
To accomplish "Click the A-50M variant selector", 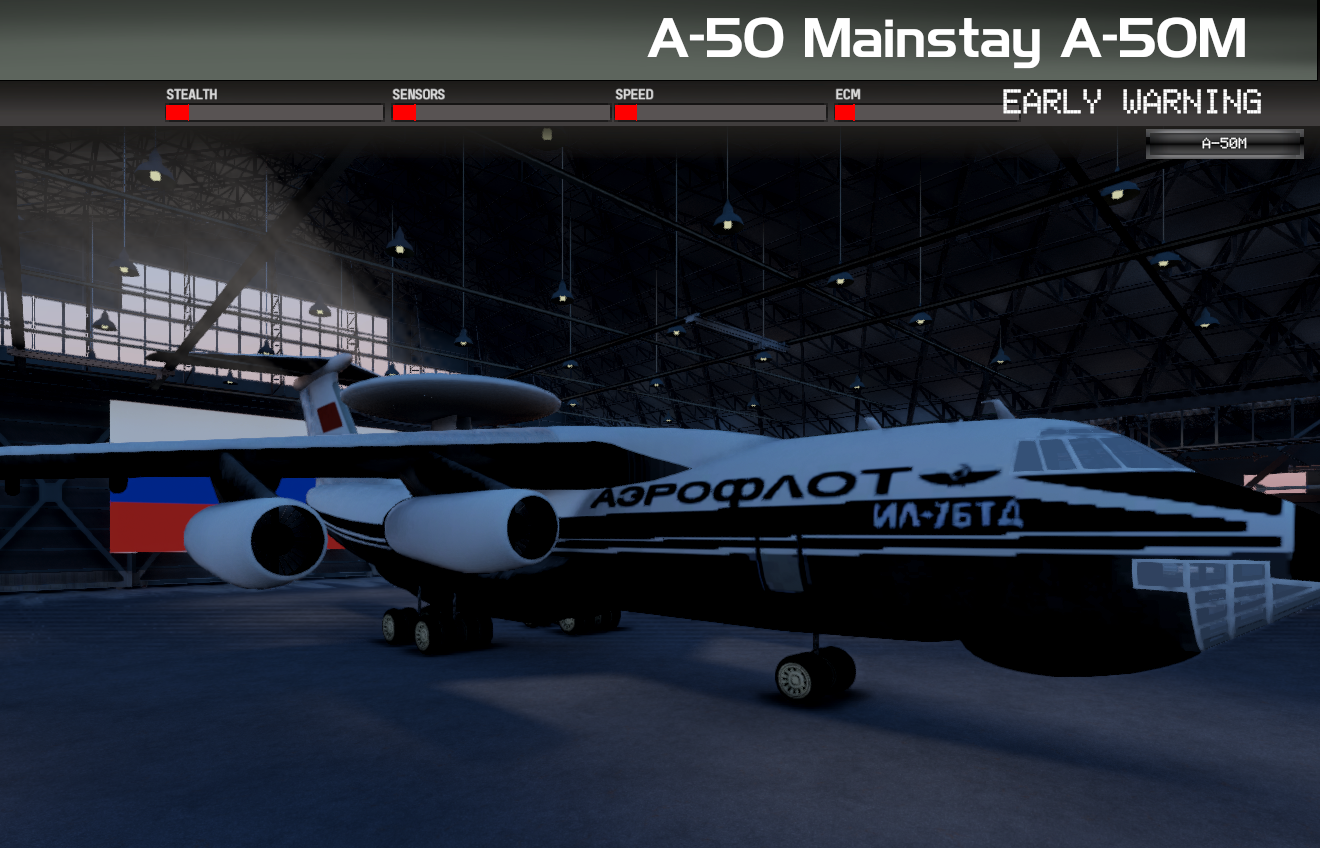I will click(1224, 142).
